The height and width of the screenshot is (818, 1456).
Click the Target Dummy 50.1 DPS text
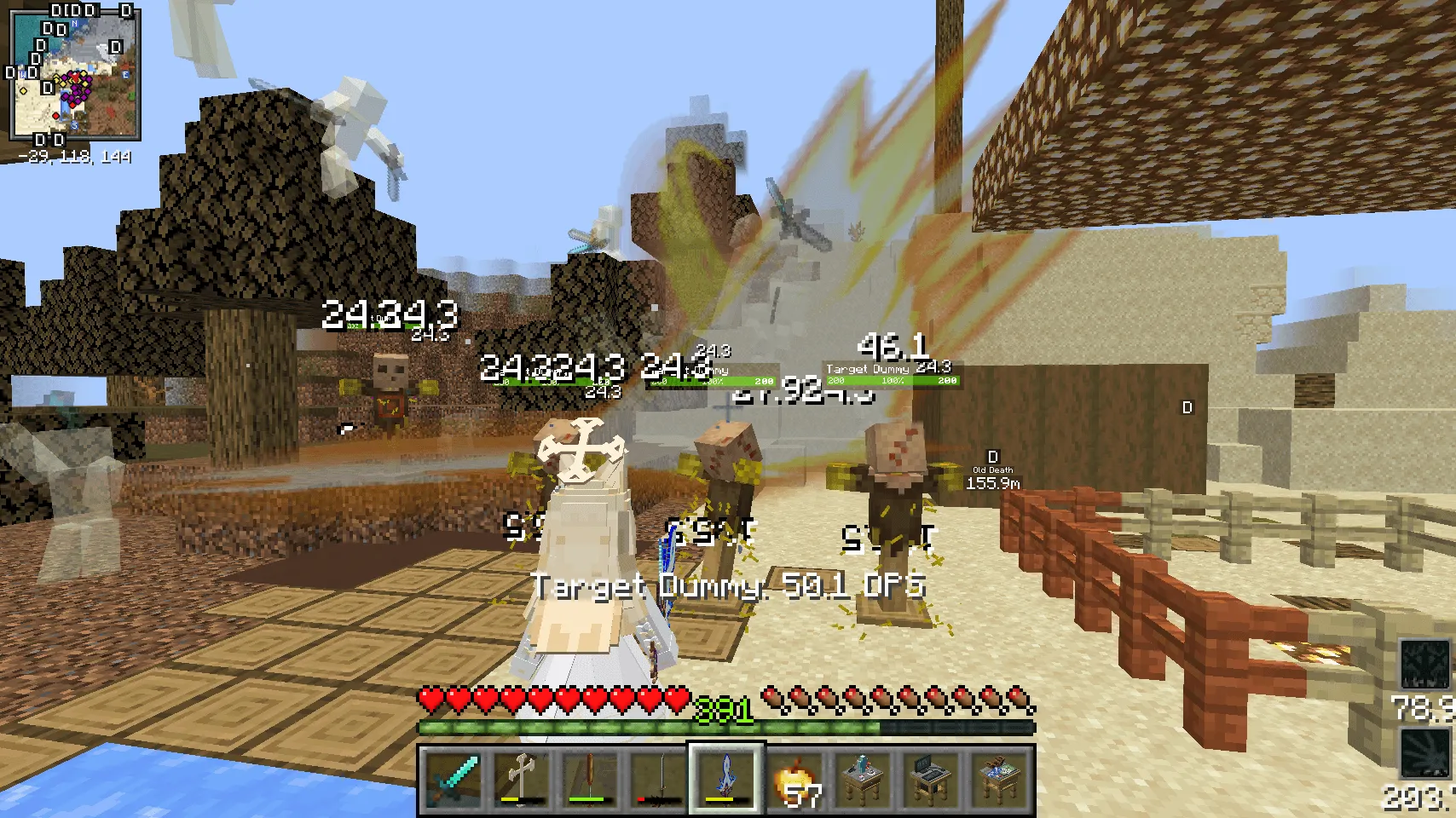(730, 585)
